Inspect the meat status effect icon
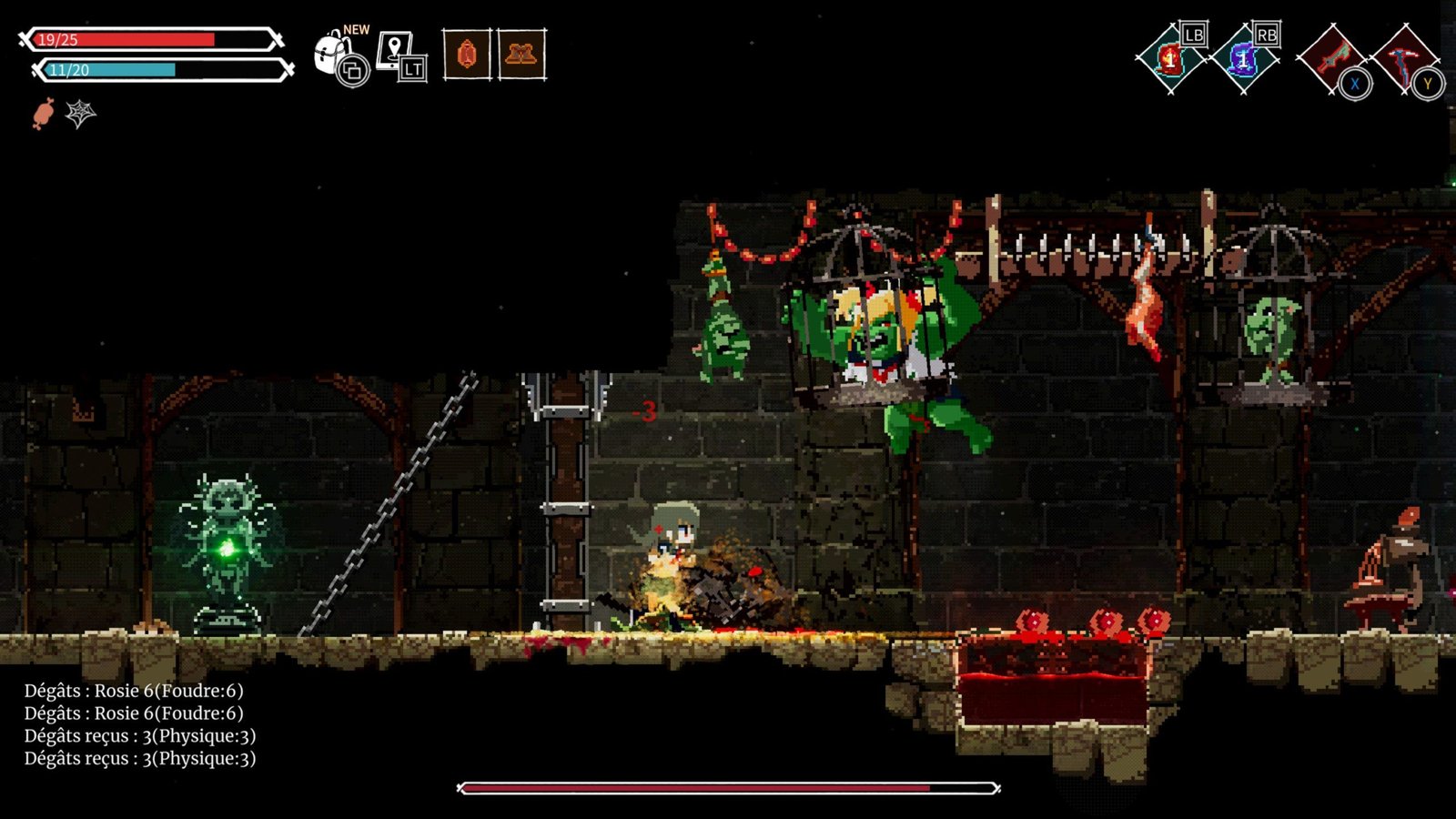 pos(43,114)
